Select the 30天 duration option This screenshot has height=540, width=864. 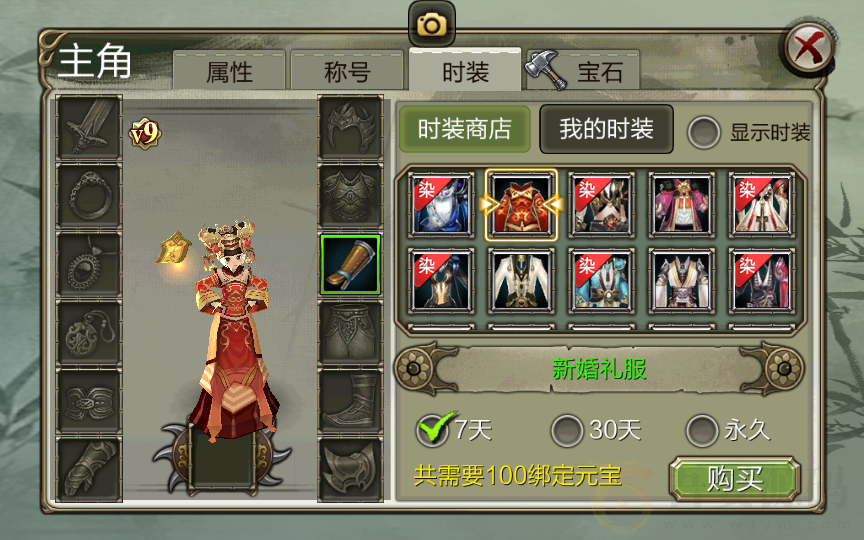point(569,430)
